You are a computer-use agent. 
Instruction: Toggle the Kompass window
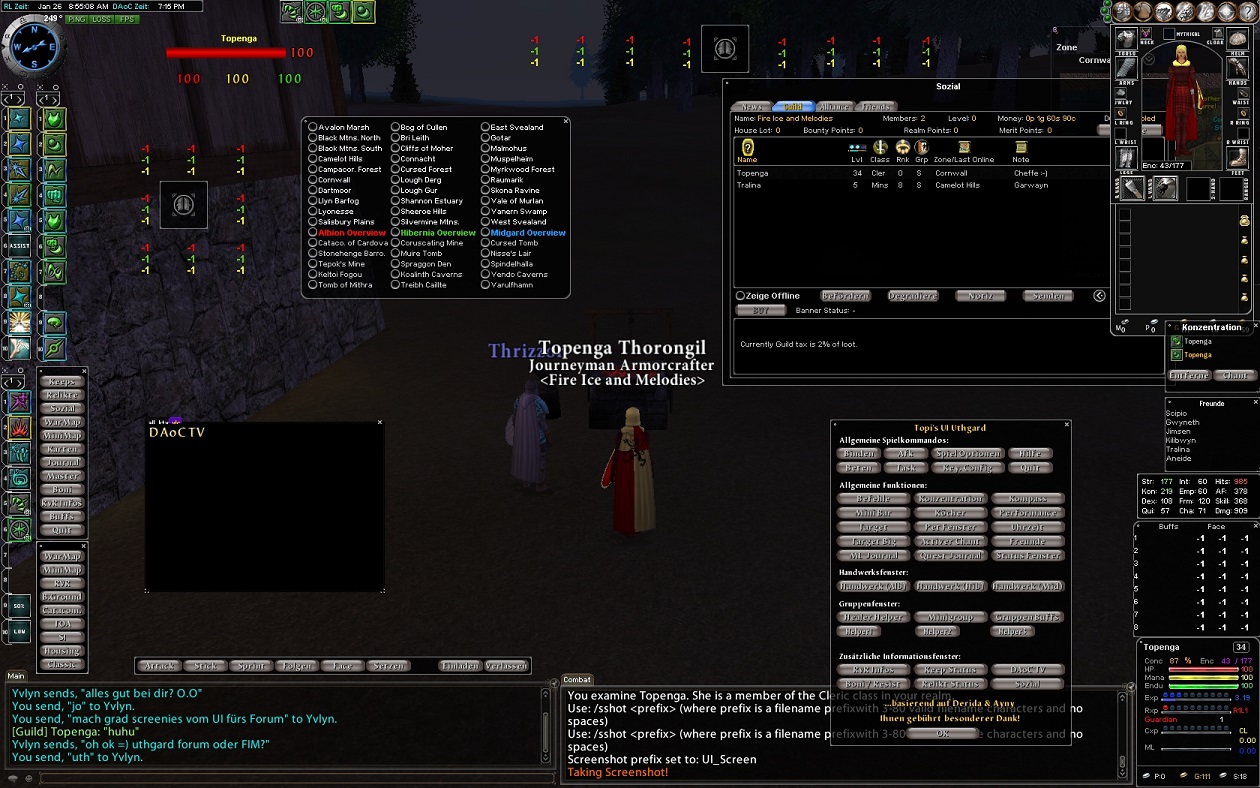(x=1027, y=499)
